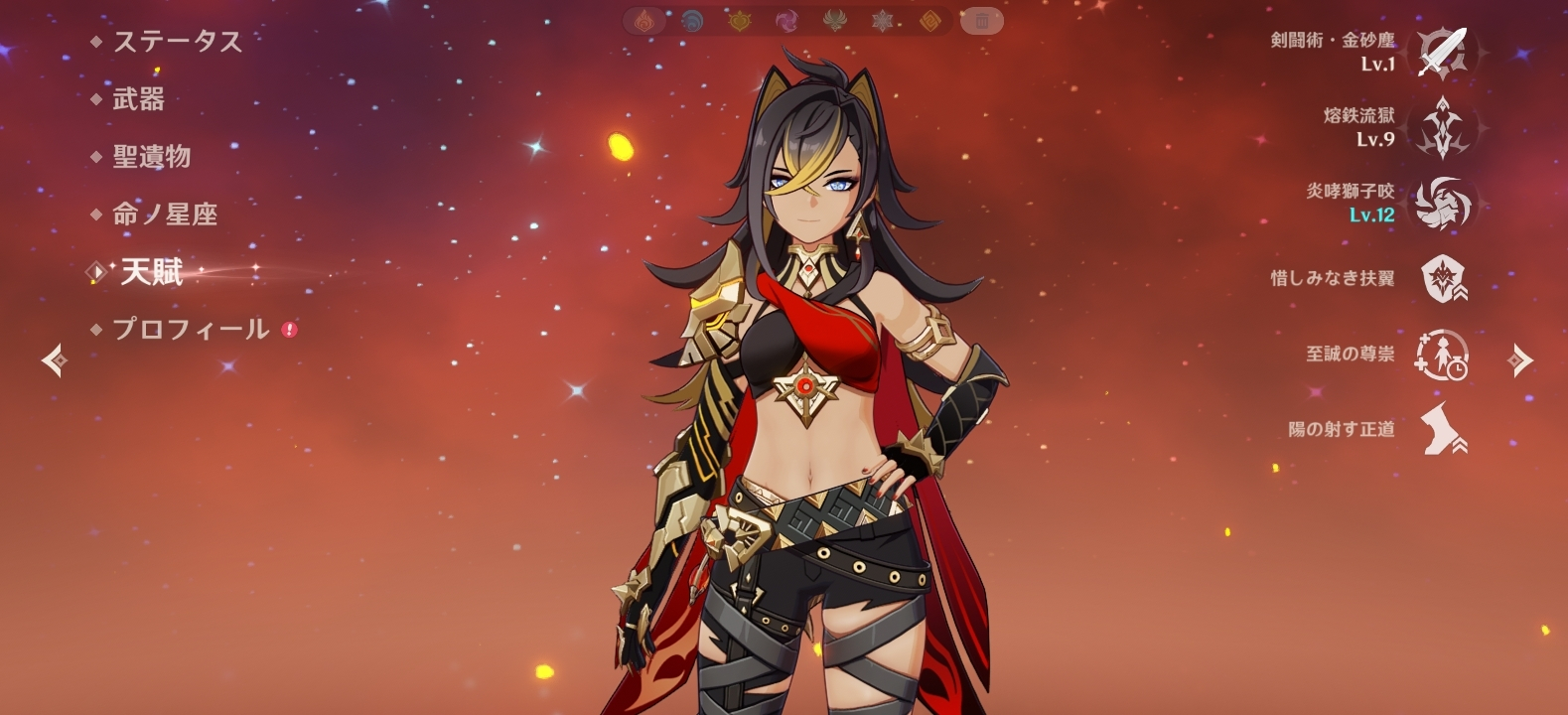Select the 天賦 menu entry

(151, 272)
